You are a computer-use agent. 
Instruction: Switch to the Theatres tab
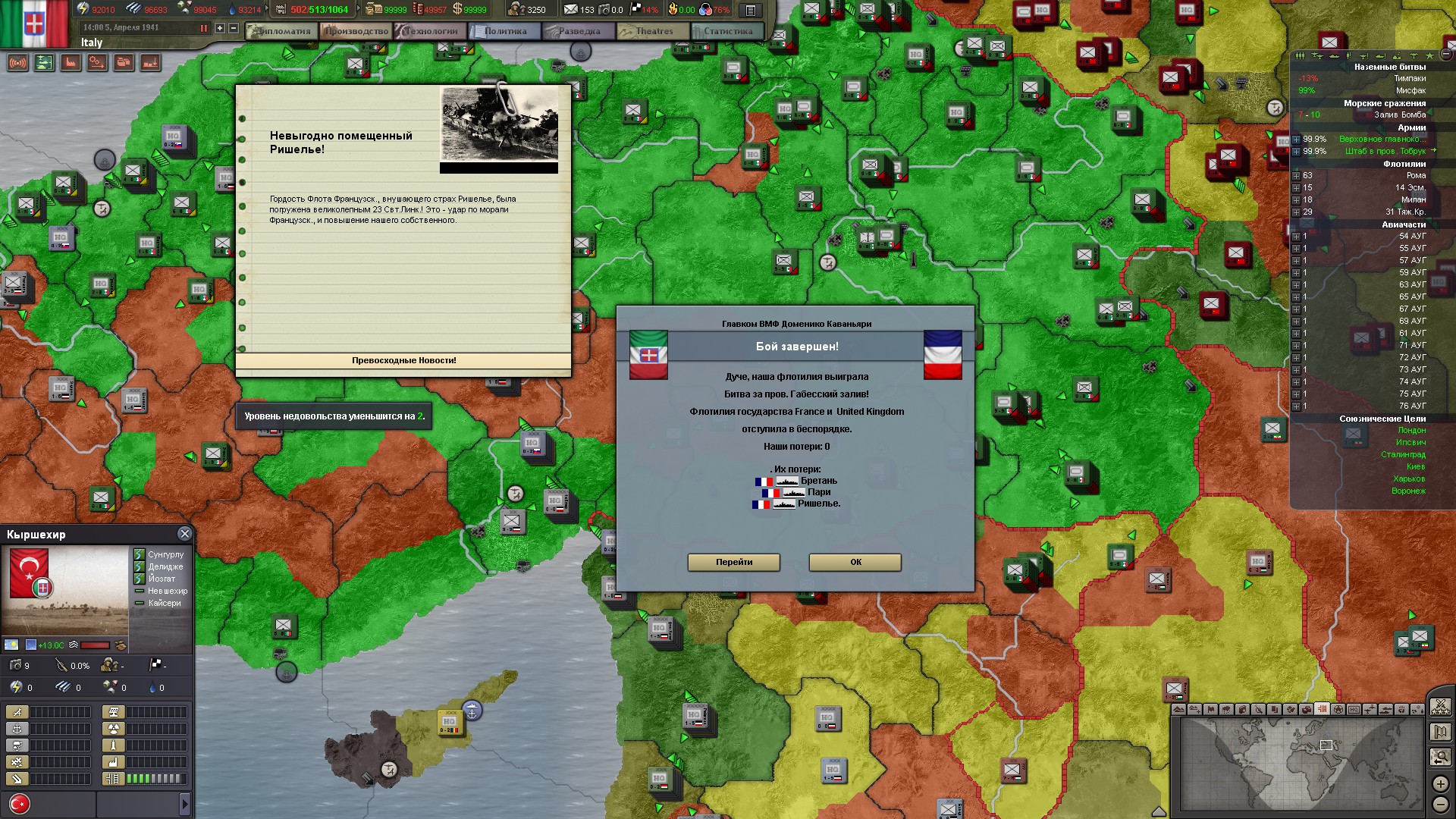tap(653, 31)
